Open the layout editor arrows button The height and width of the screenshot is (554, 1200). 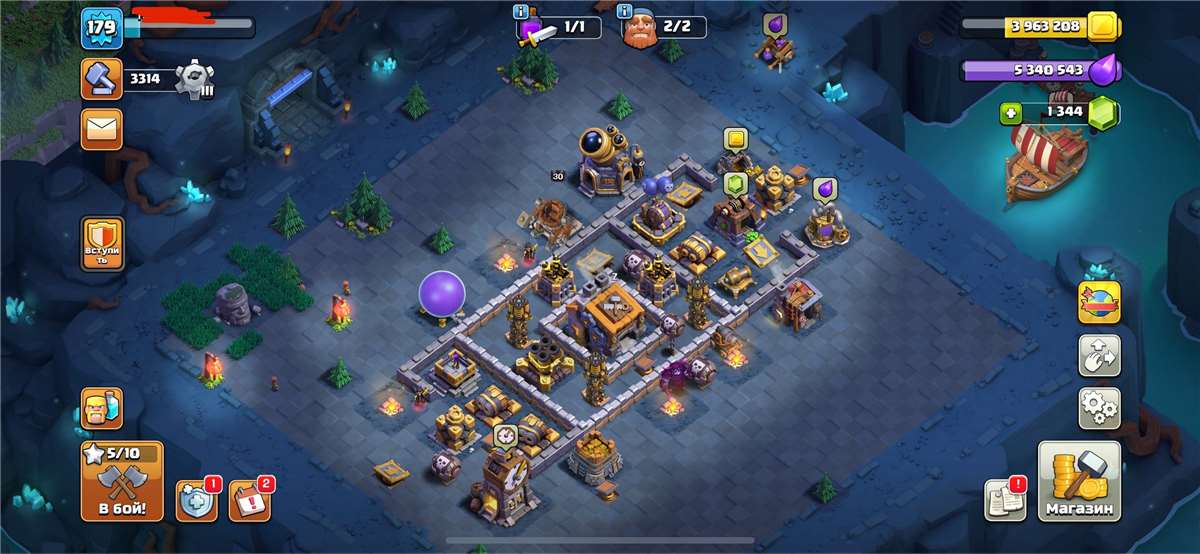[1099, 355]
